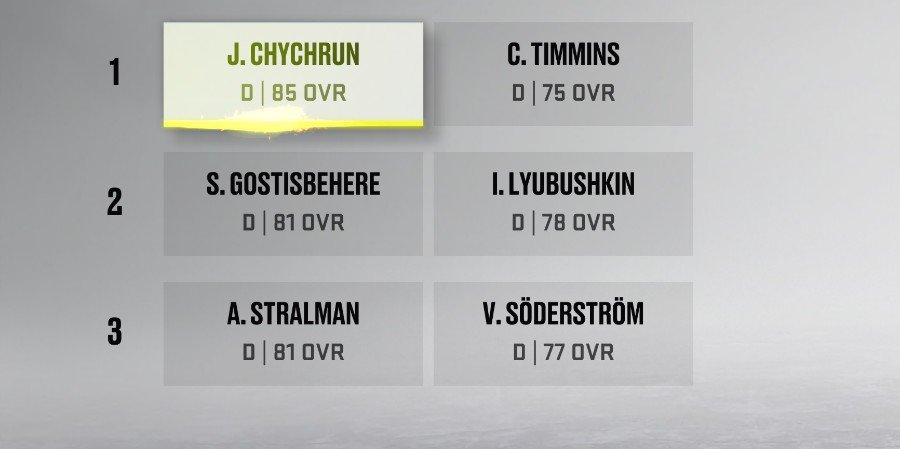Select the J. Chychrun defense slot
This screenshot has height=449, width=900.
(293, 74)
